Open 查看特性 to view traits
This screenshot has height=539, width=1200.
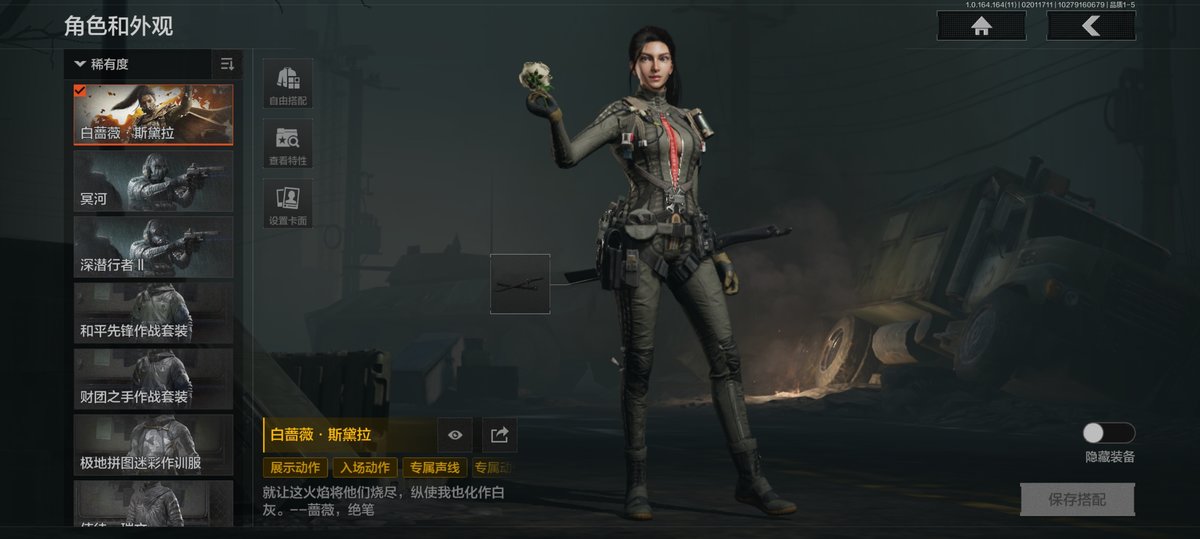pyautogui.click(x=288, y=144)
